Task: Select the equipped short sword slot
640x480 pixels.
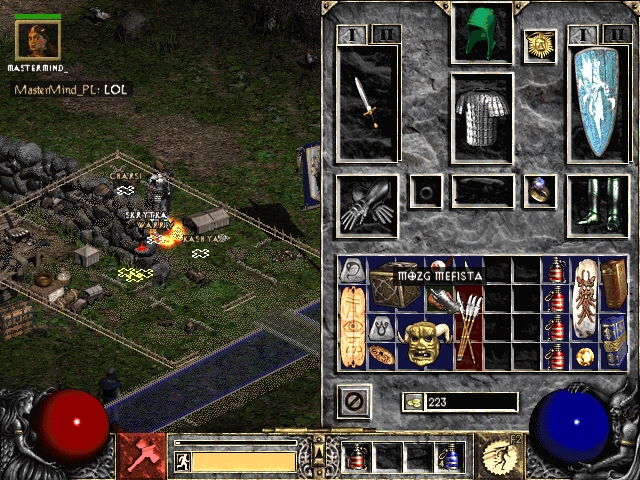Action: tap(368, 103)
